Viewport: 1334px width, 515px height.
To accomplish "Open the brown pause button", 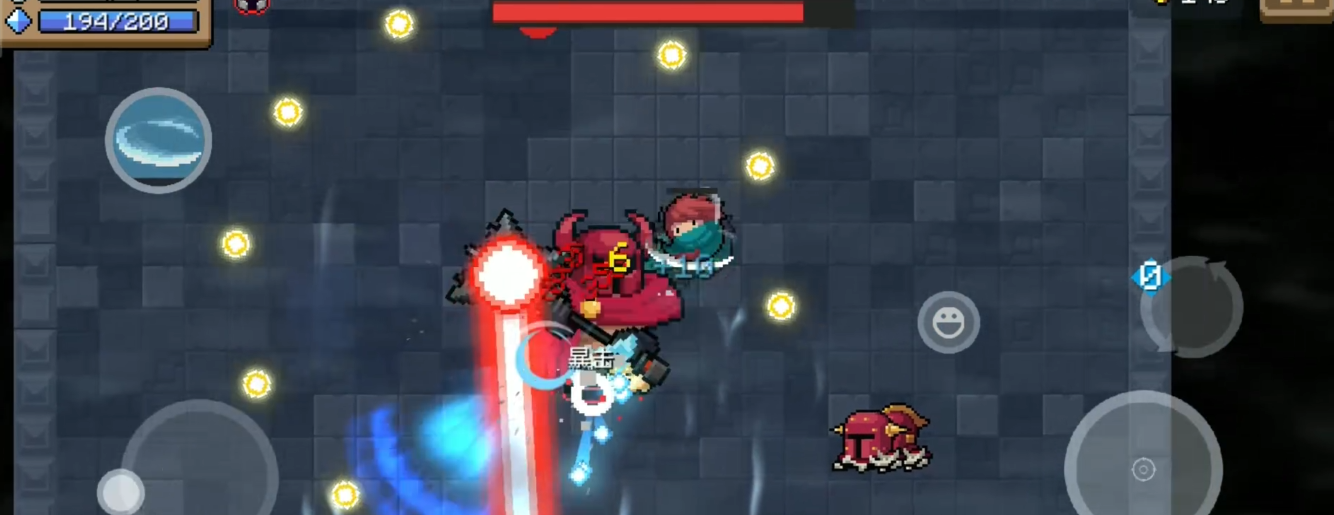I will pyautogui.click(x=1296, y=9).
